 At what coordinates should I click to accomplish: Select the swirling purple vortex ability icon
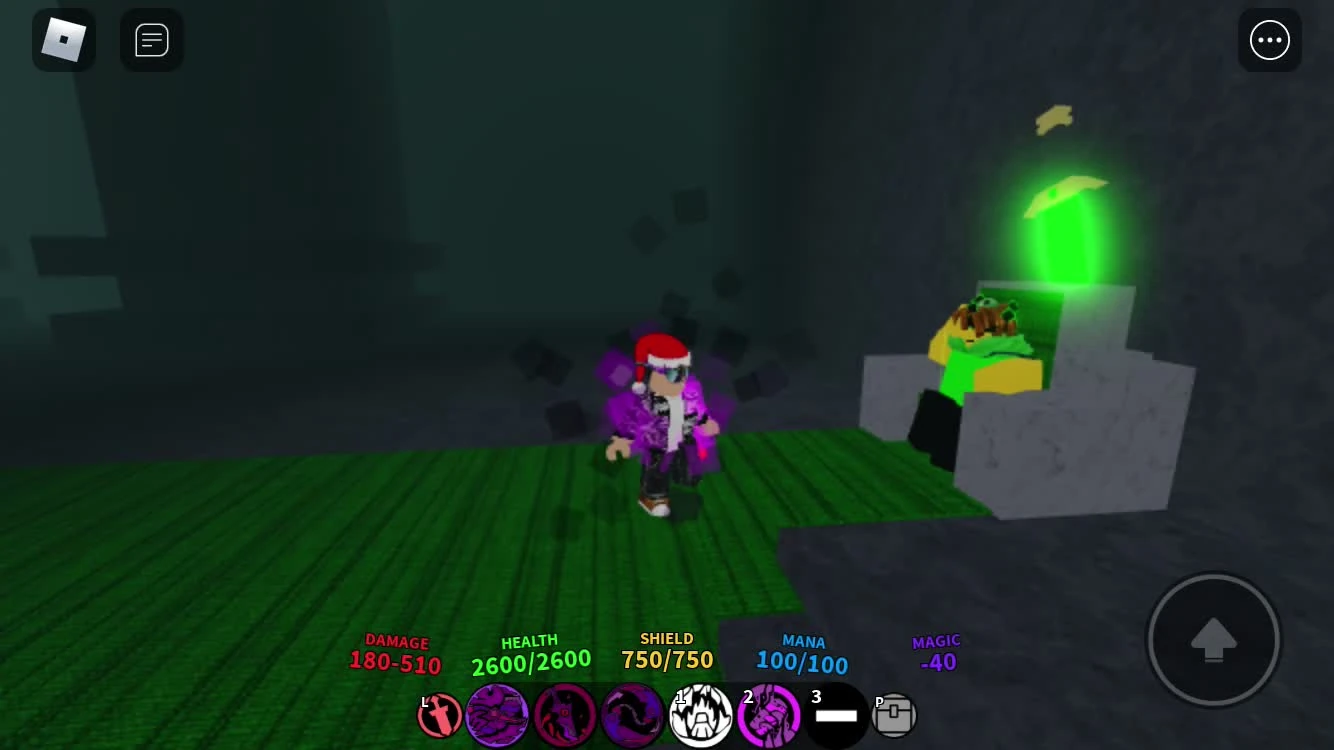pos(633,715)
